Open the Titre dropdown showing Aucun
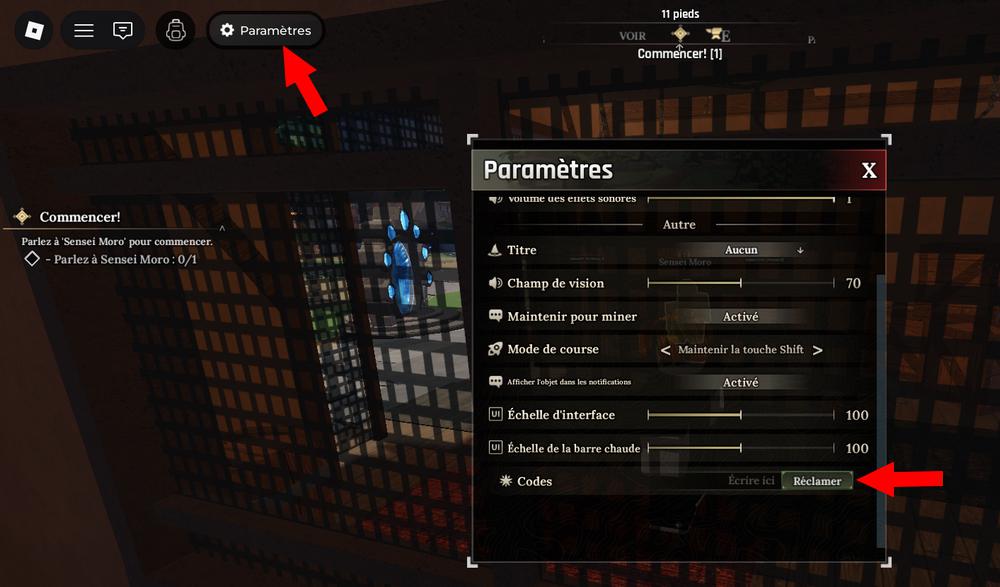Screen dimensions: 1000x587 click(x=741, y=250)
